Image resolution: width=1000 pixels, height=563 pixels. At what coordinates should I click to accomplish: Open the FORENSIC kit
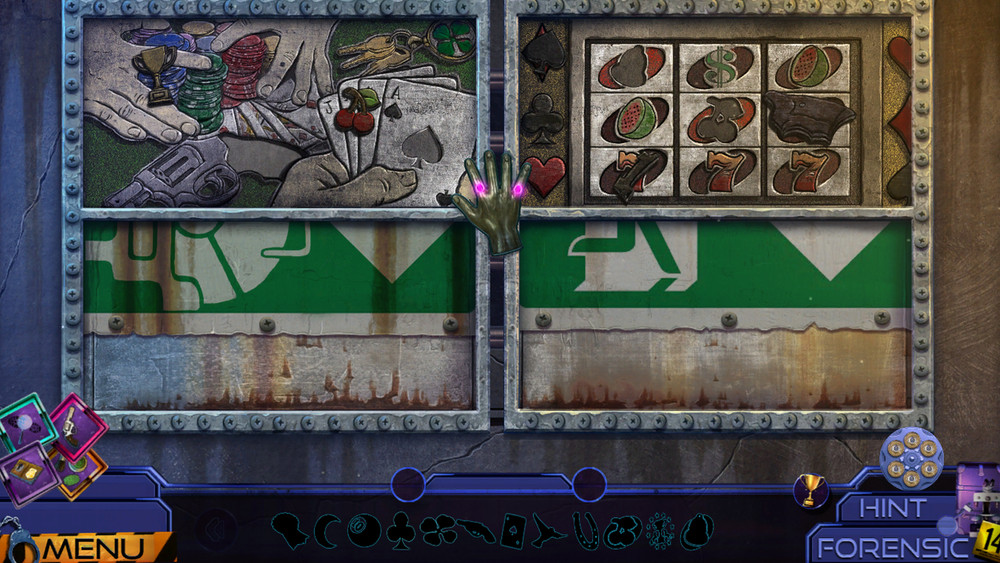[892, 547]
